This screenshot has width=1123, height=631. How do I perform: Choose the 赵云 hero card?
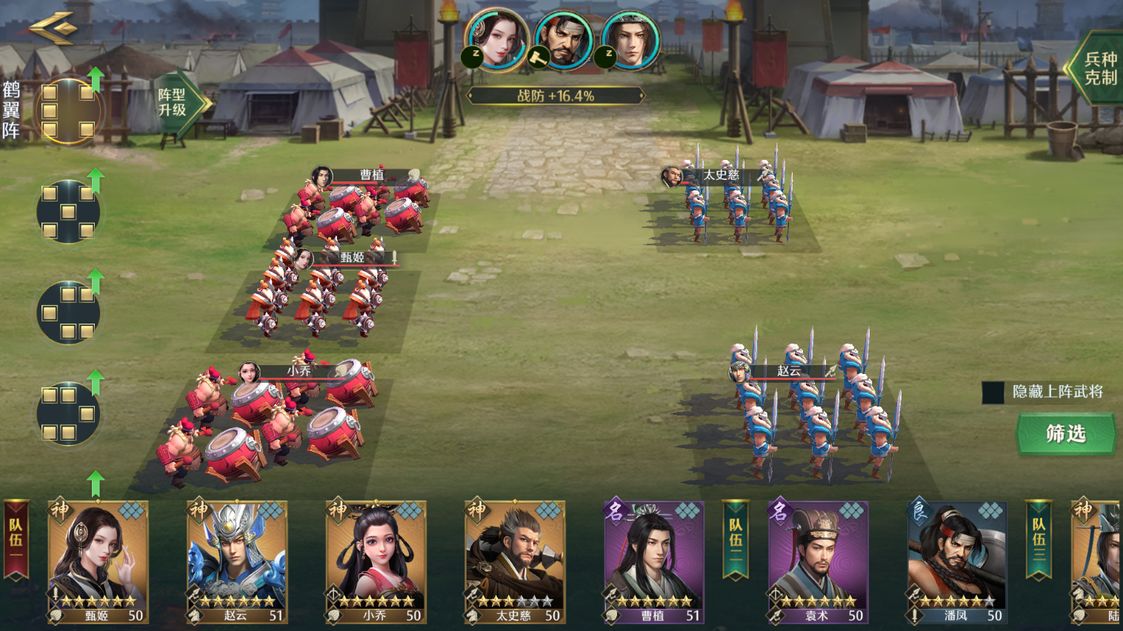(237, 562)
